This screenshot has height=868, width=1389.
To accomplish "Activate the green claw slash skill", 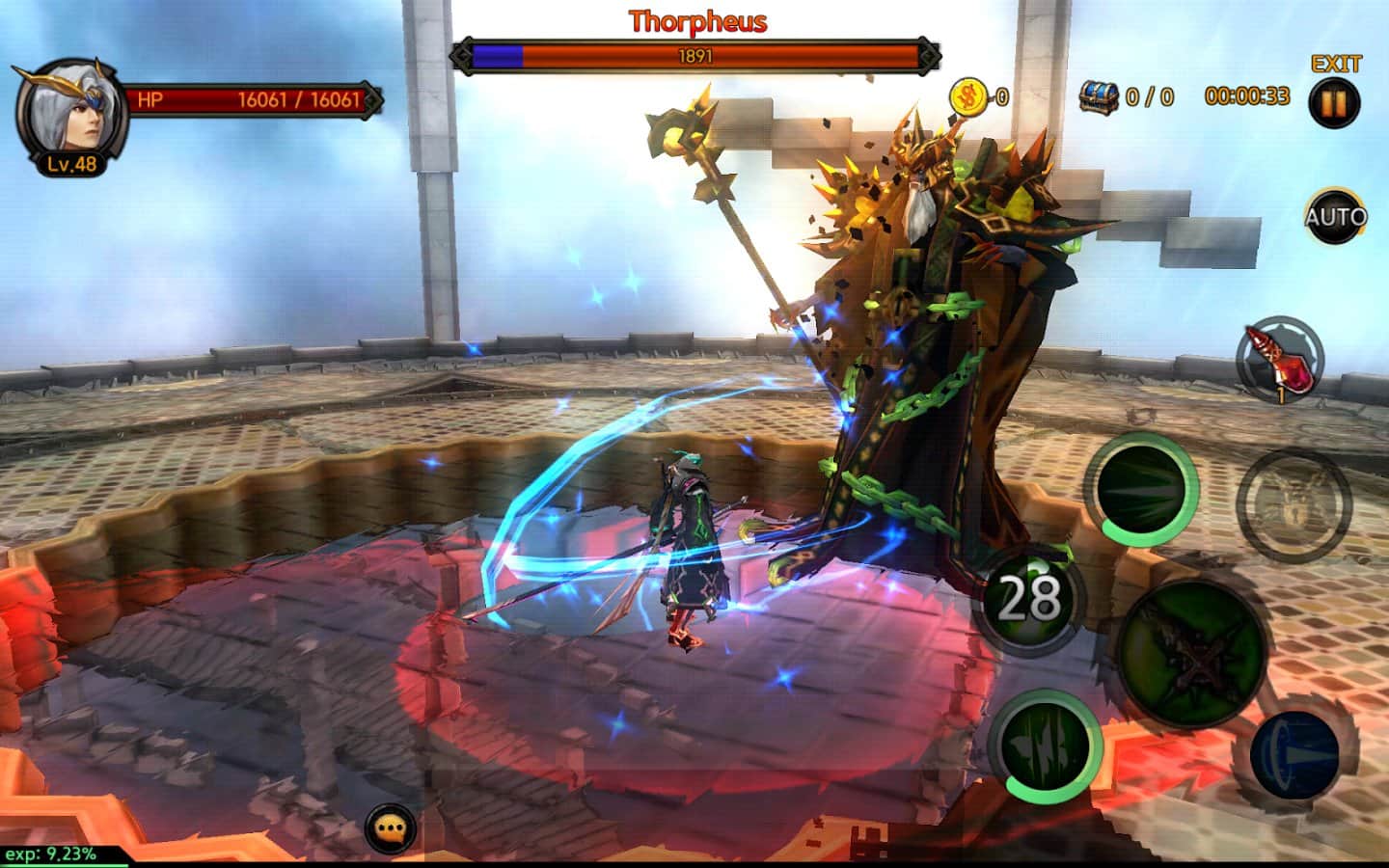I will (x=1045, y=746).
